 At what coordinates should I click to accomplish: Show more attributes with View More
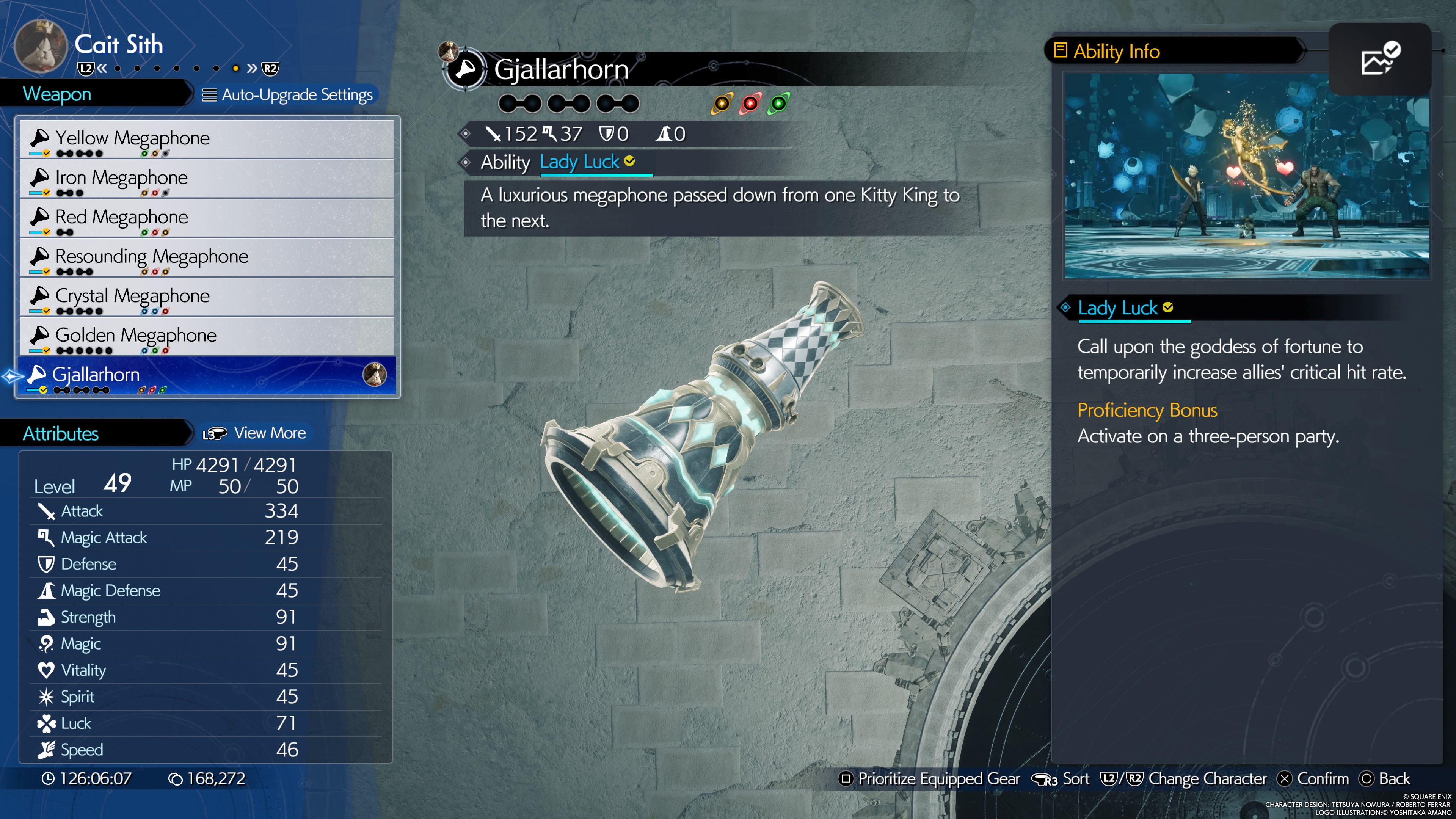pos(256,433)
